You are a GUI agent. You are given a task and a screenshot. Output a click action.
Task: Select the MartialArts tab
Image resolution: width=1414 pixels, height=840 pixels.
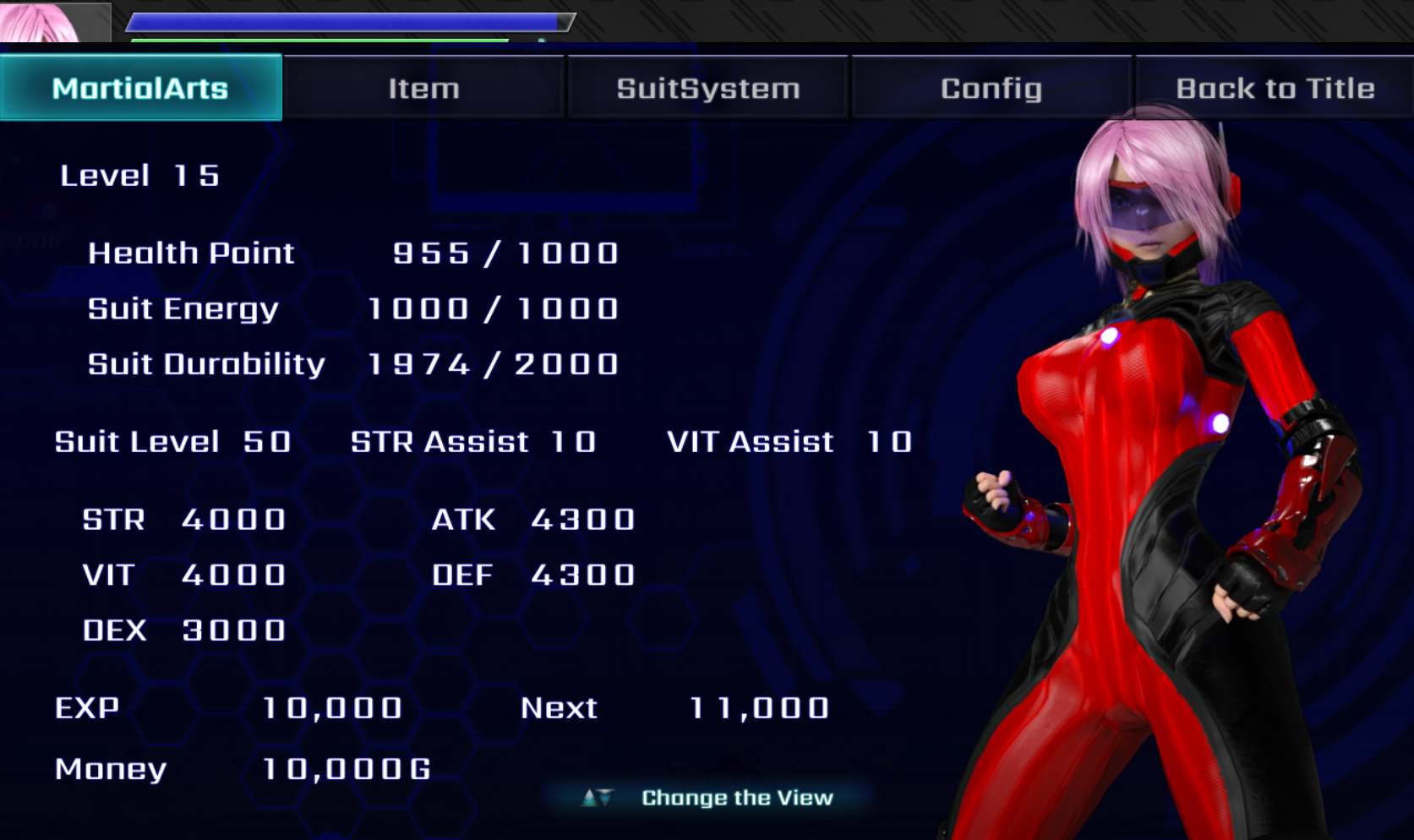[x=140, y=88]
